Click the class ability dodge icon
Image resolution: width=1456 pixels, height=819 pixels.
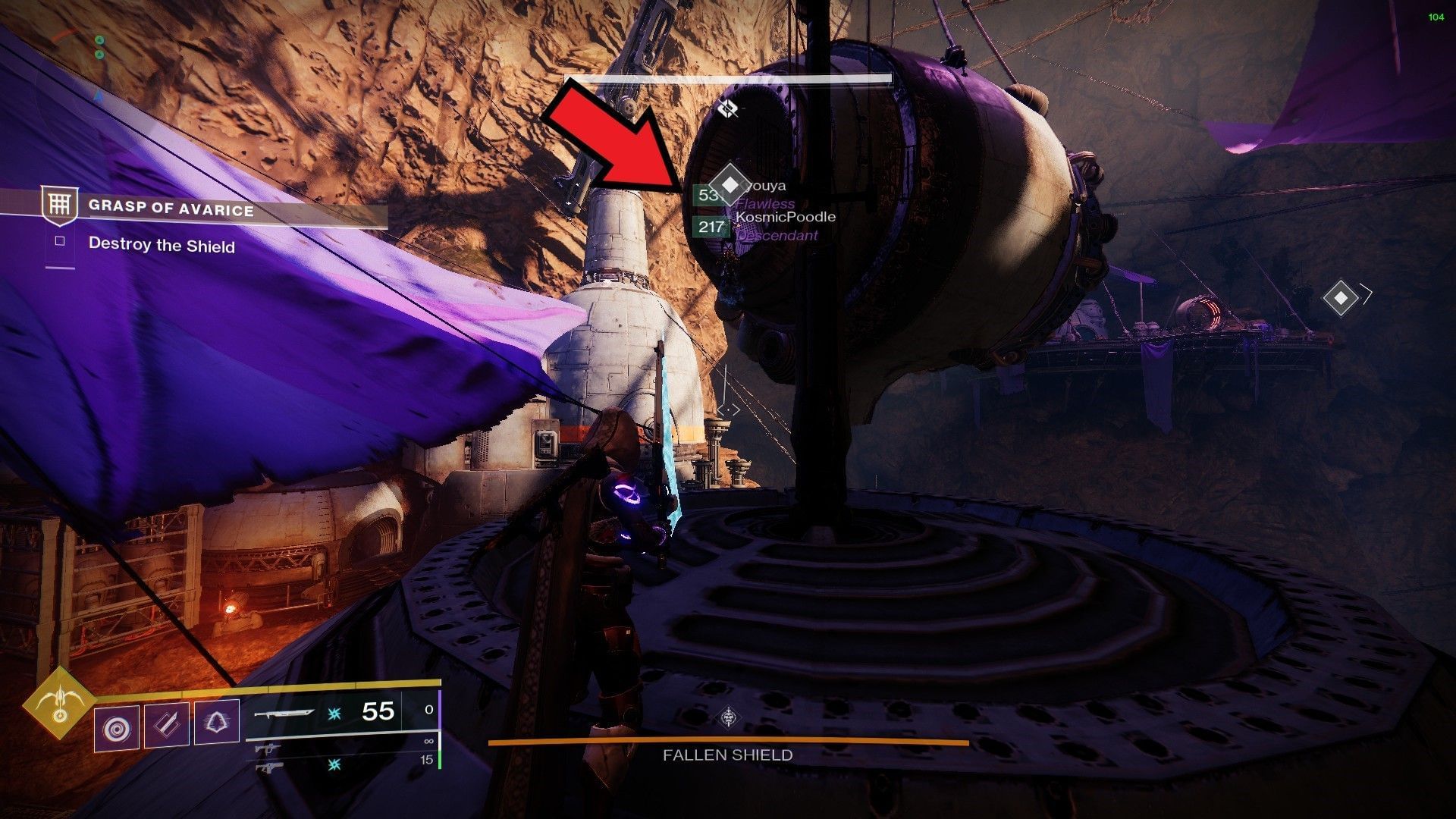tap(216, 722)
